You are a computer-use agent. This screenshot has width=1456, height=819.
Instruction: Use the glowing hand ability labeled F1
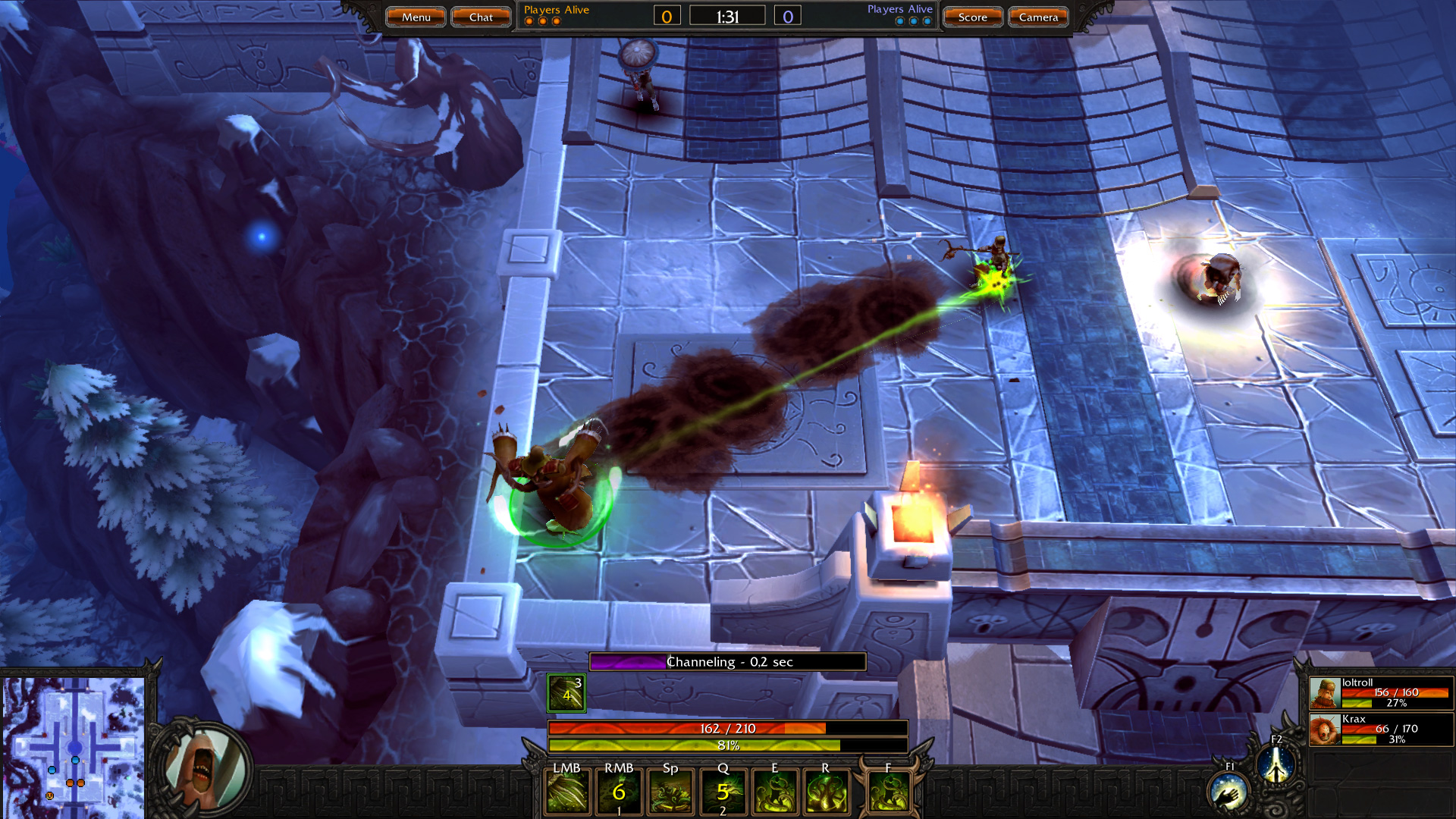tap(1228, 793)
